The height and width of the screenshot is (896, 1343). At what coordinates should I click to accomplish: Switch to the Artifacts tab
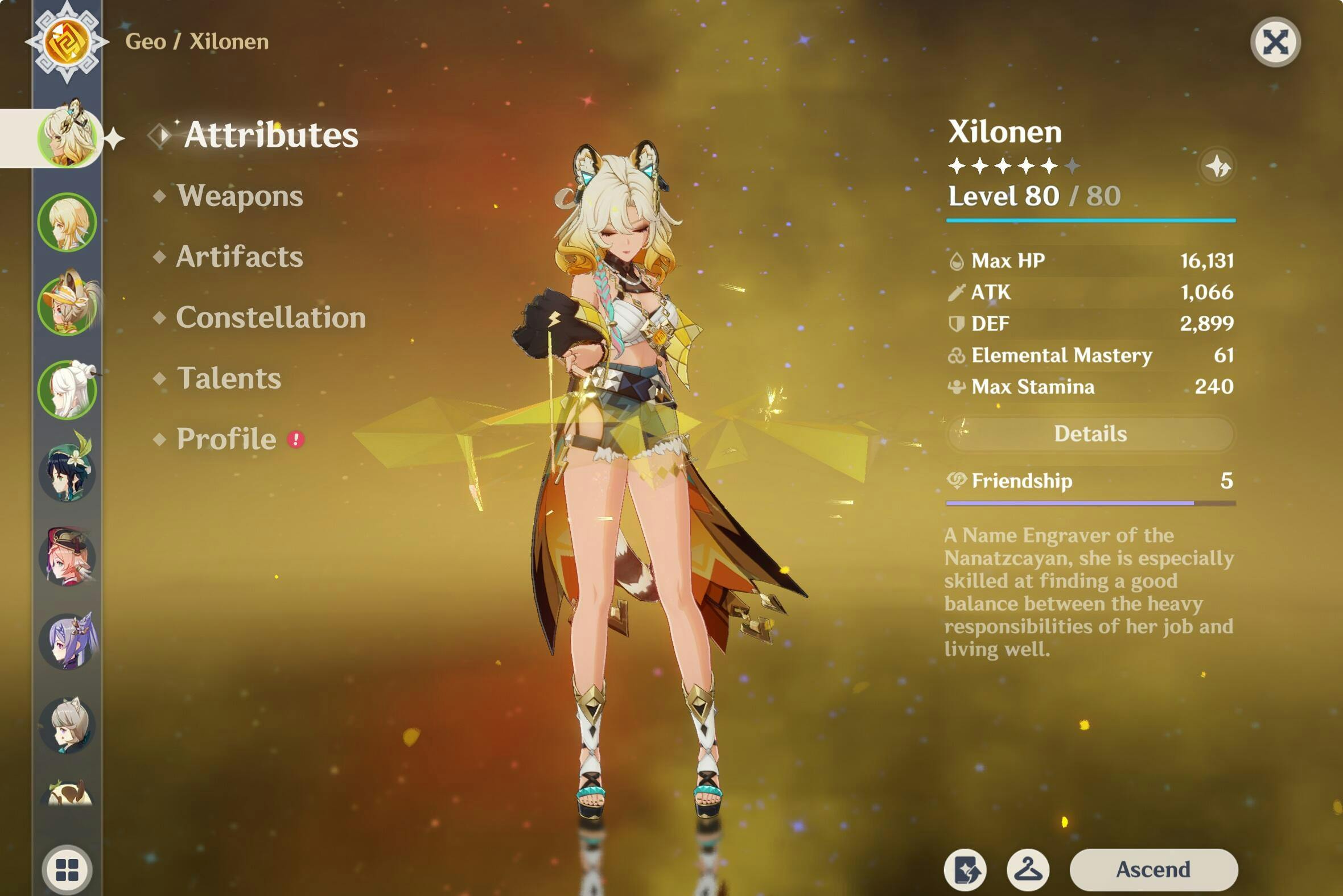click(240, 257)
